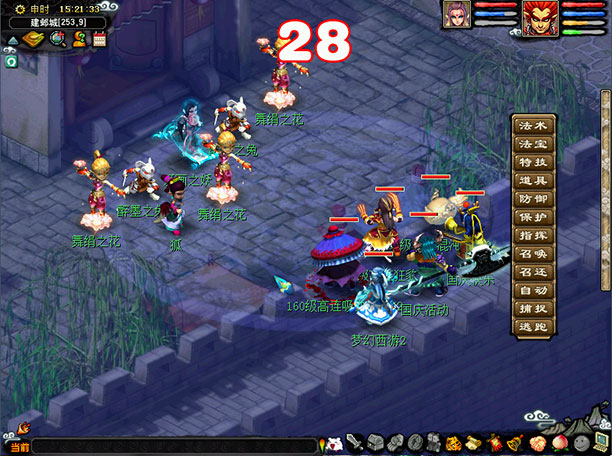Image resolution: width=612 pixels, height=456 pixels.
Task: Select the 特技 (Special Skill) command
Action: click(x=533, y=163)
